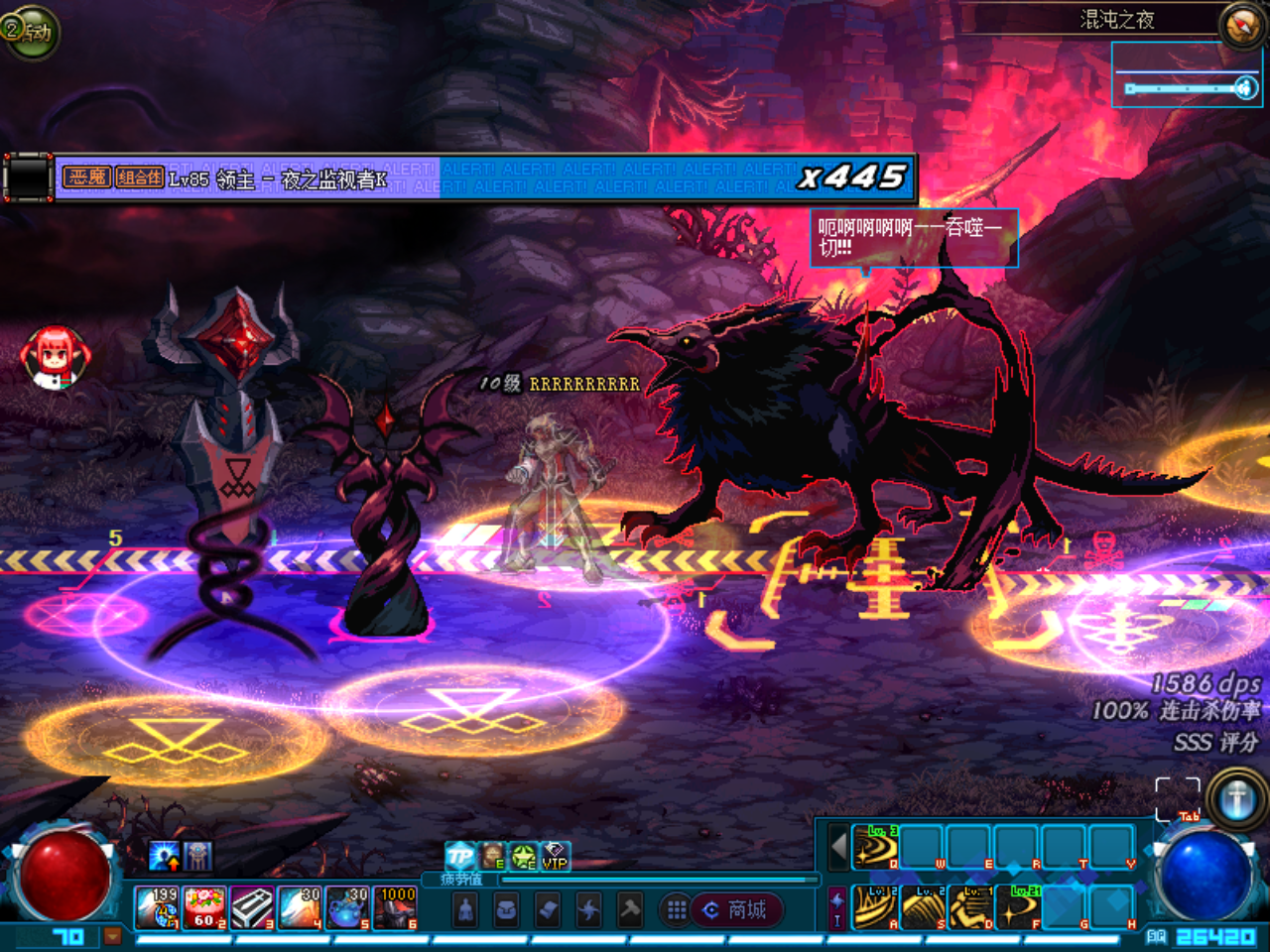This screenshot has width=1270, height=952.
Task: Activate the slash skill on A
Action: pos(875,906)
